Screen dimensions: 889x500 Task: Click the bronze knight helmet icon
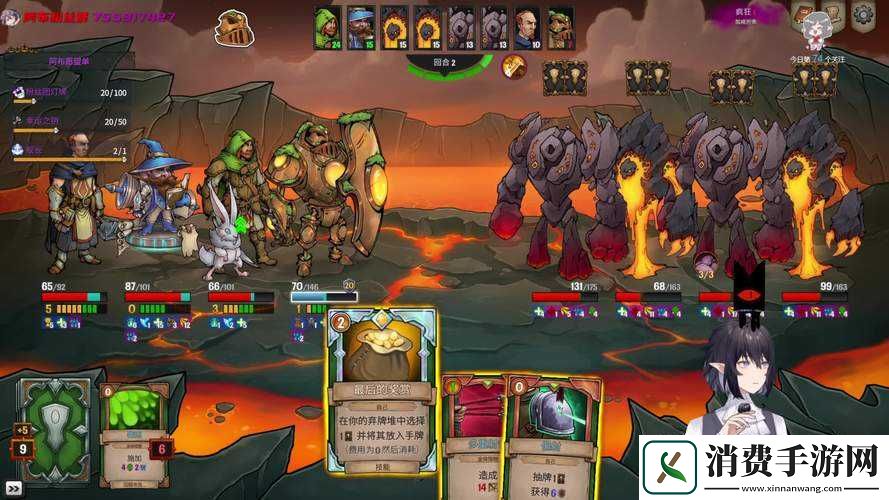(234, 26)
